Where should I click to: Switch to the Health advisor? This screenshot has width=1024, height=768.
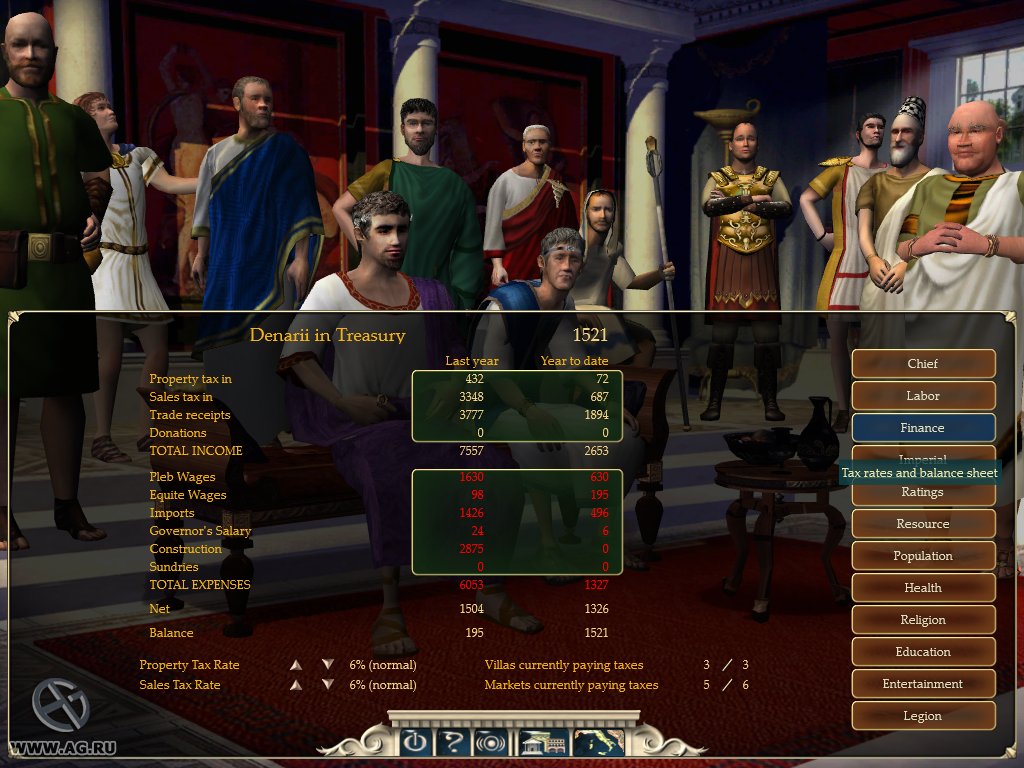click(923, 588)
